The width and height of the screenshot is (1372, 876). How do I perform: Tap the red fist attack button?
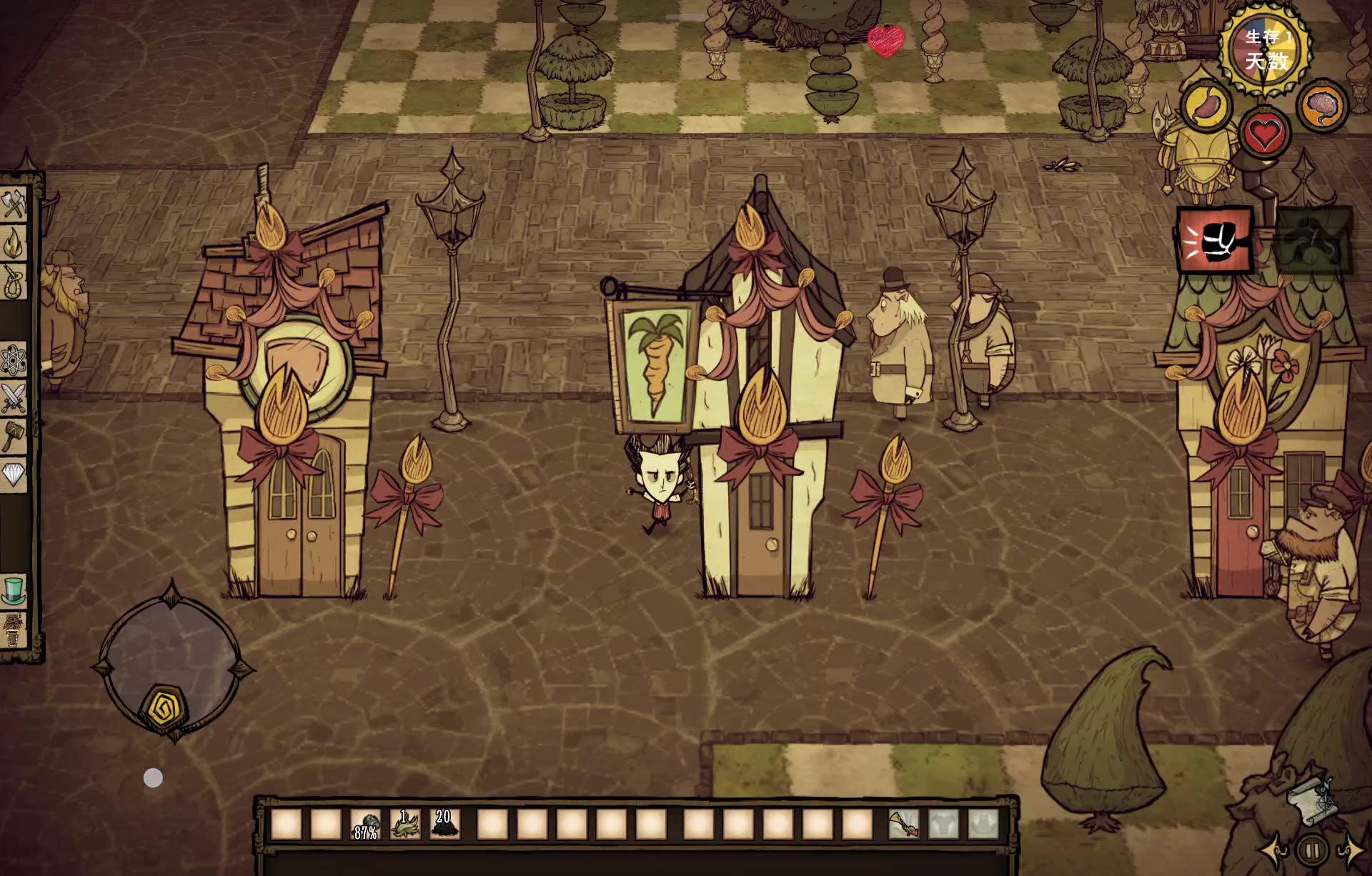tap(1215, 241)
